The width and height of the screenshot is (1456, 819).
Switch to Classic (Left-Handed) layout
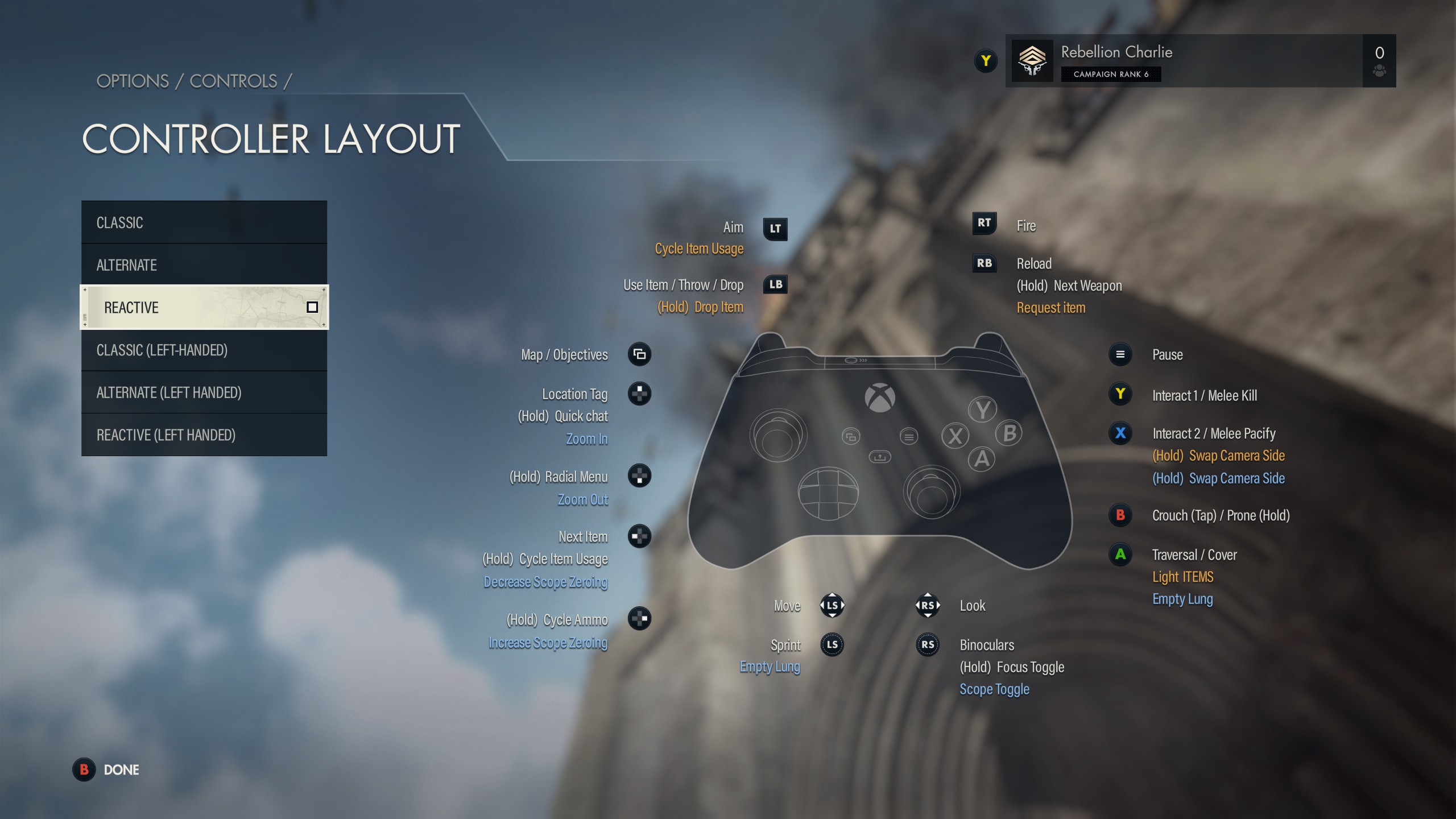click(204, 350)
